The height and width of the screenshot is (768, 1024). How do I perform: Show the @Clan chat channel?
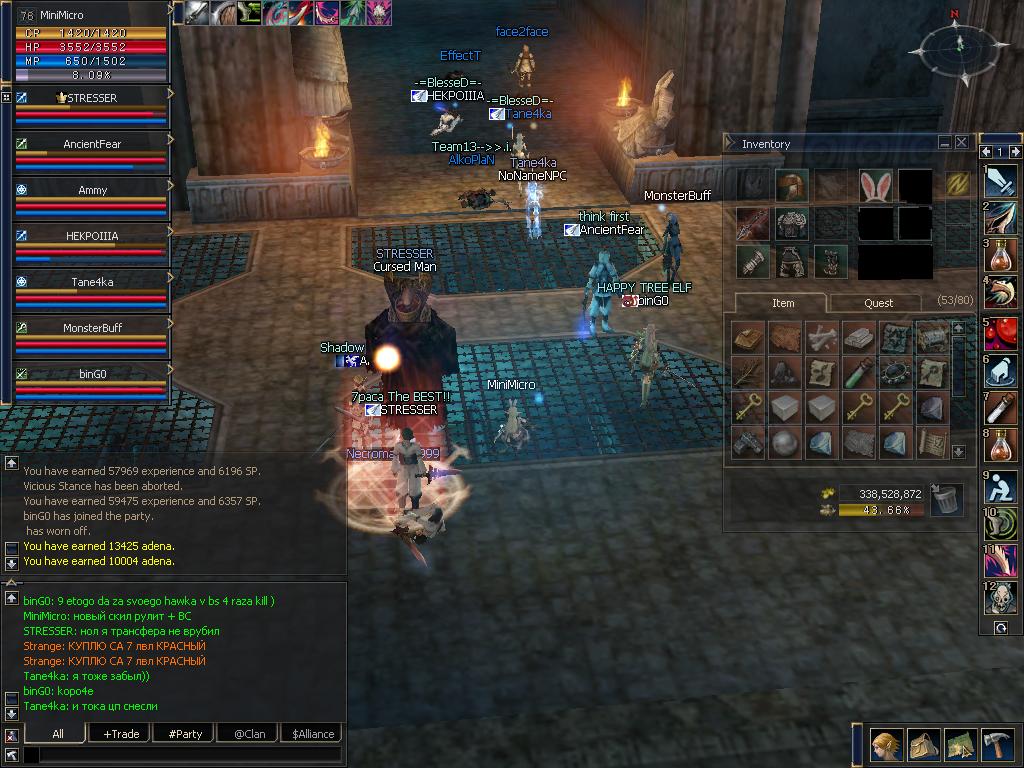249,733
